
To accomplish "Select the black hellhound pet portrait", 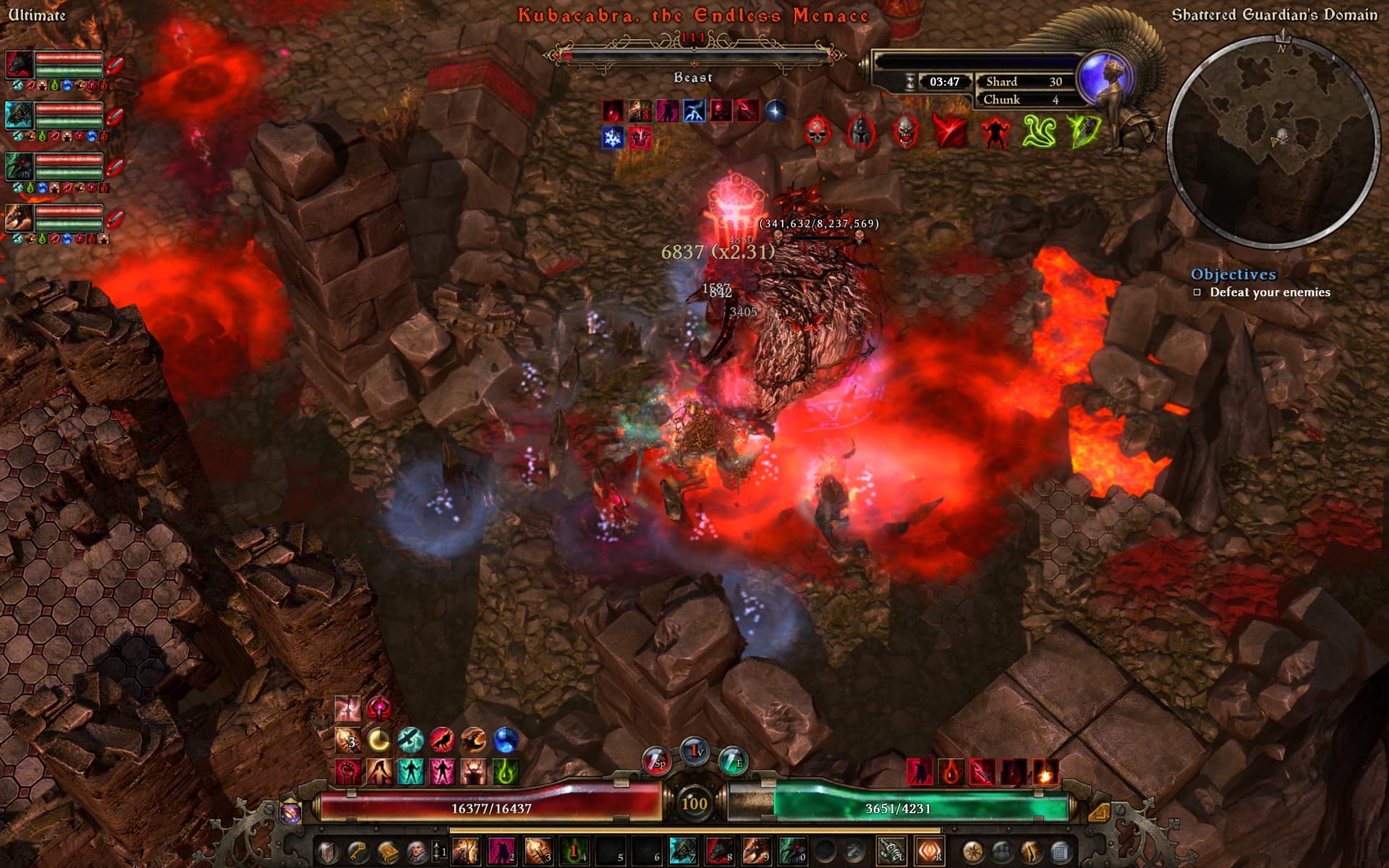I will pos(18,65).
